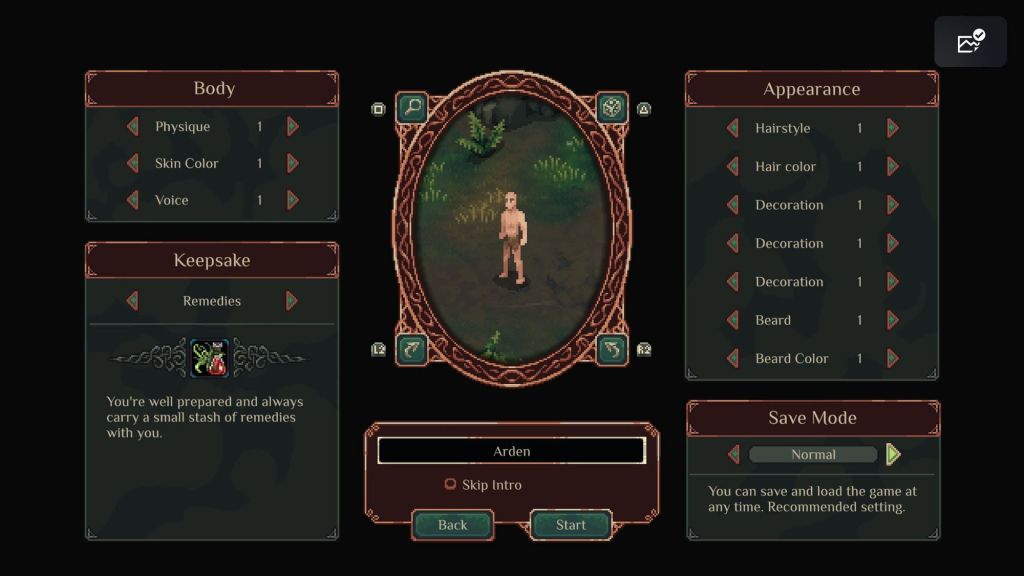Rotate character with bottom-left arrow button

[x=411, y=349]
